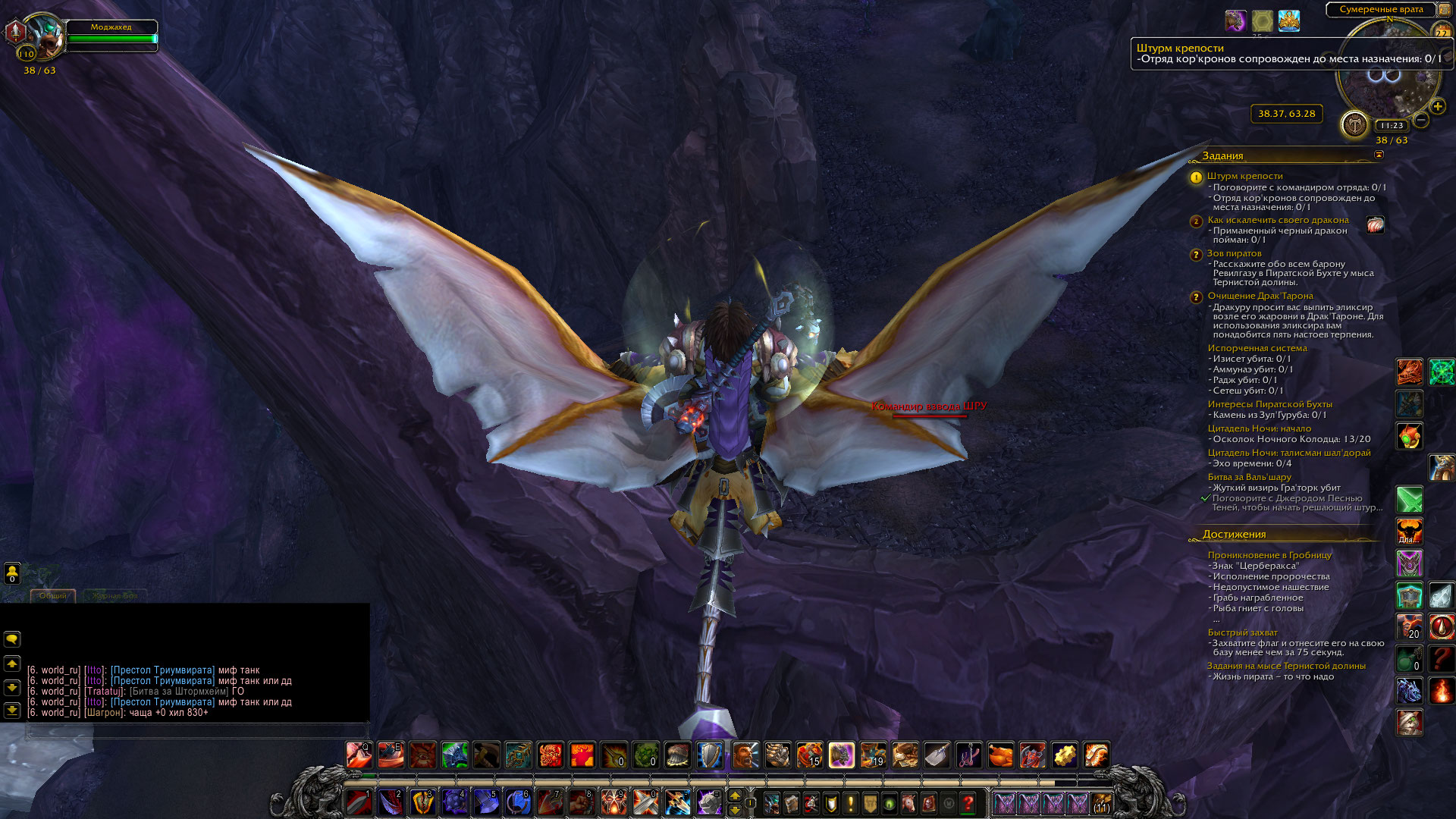Screen dimensions: 1456x819
Task: Use the quest item next to Как искалечить своего дракона
Action: 1375,224
